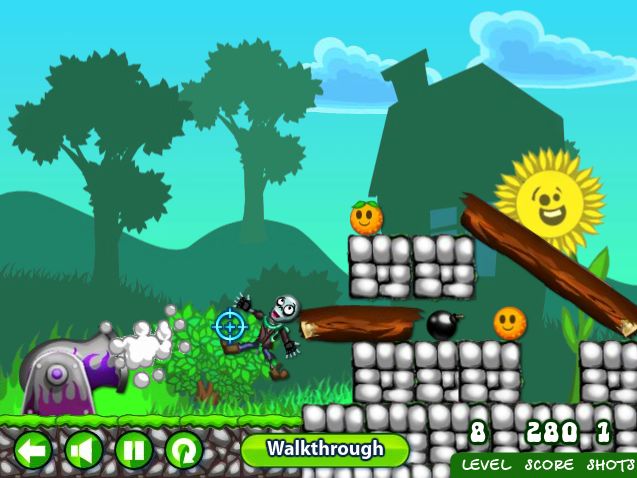Pause the game with the pause button
The width and height of the screenshot is (637, 478).
point(134,450)
